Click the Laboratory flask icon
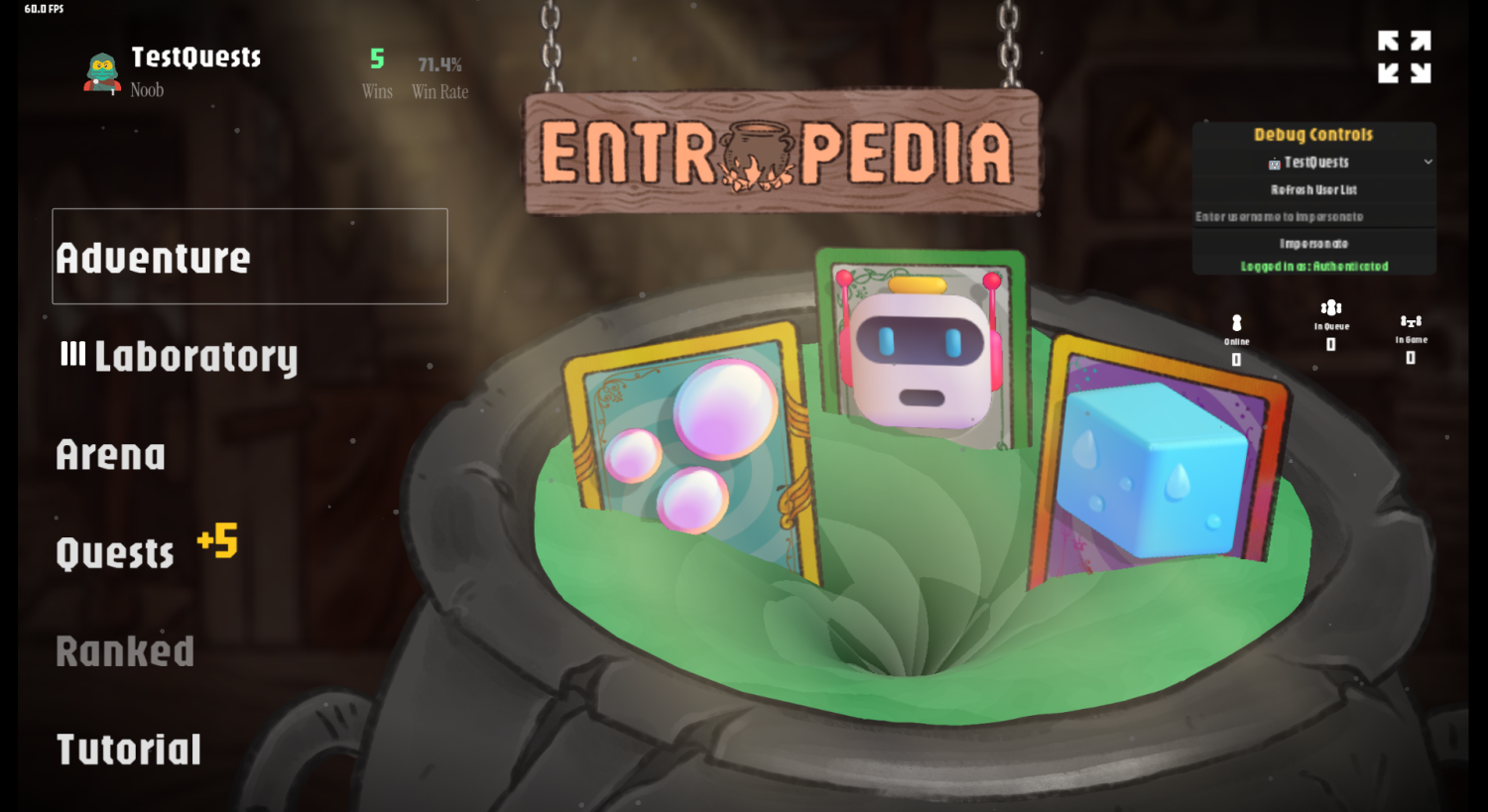Viewport: 1488px width, 812px height. [x=71, y=355]
